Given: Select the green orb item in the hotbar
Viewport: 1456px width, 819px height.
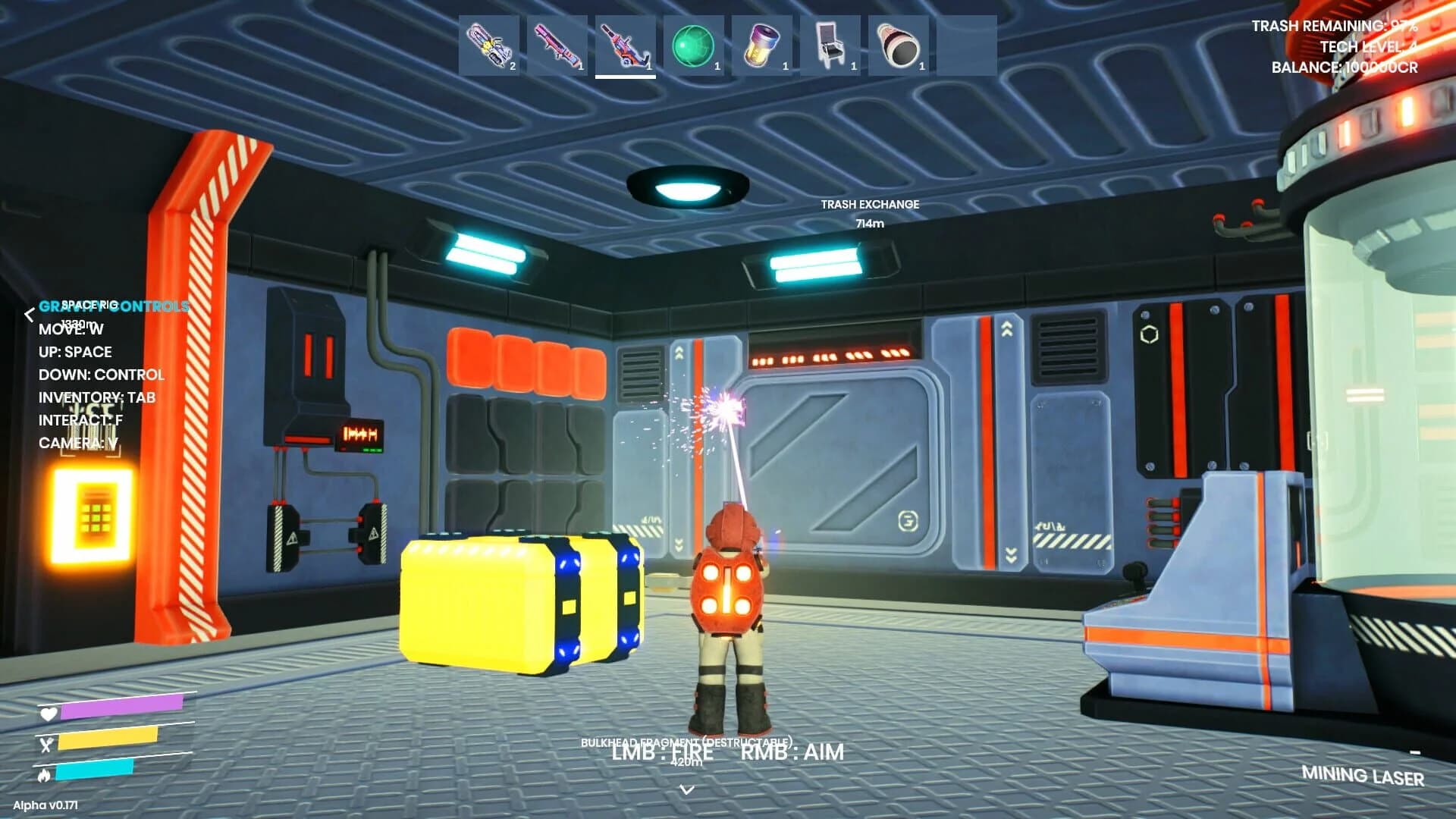Looking at the screenshot, I should coord(694,47).
